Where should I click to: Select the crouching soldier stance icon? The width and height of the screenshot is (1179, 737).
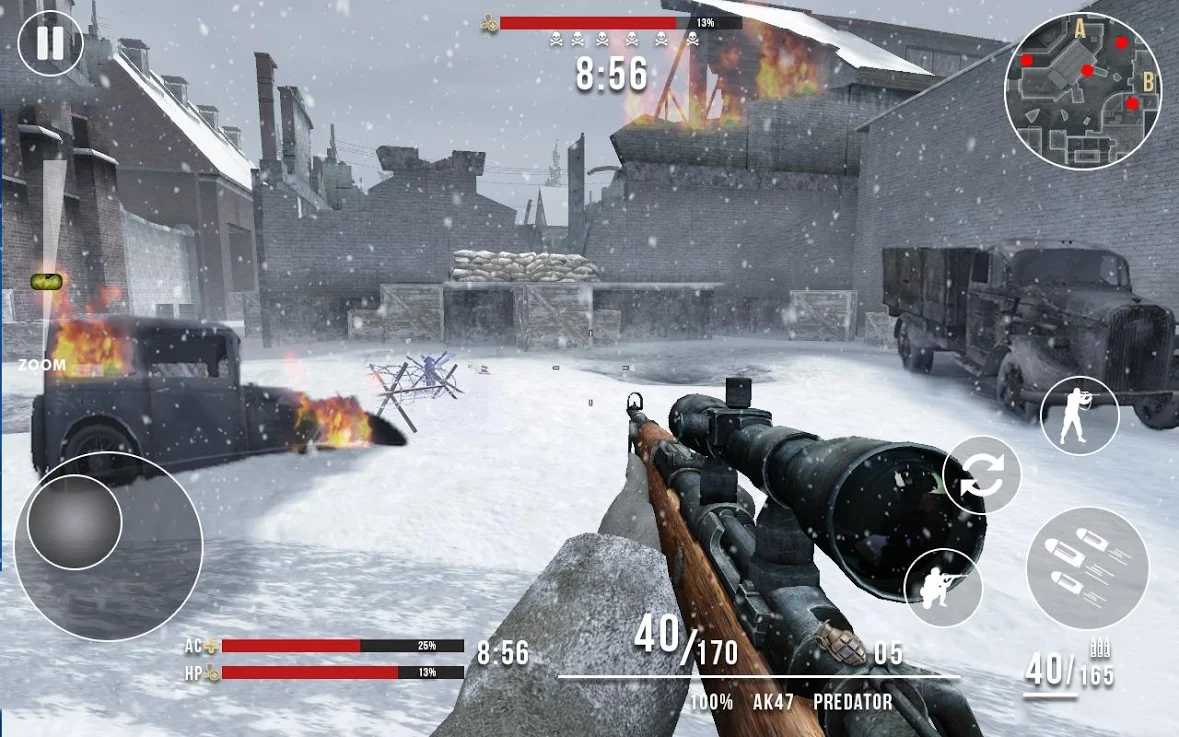[943, 587]
